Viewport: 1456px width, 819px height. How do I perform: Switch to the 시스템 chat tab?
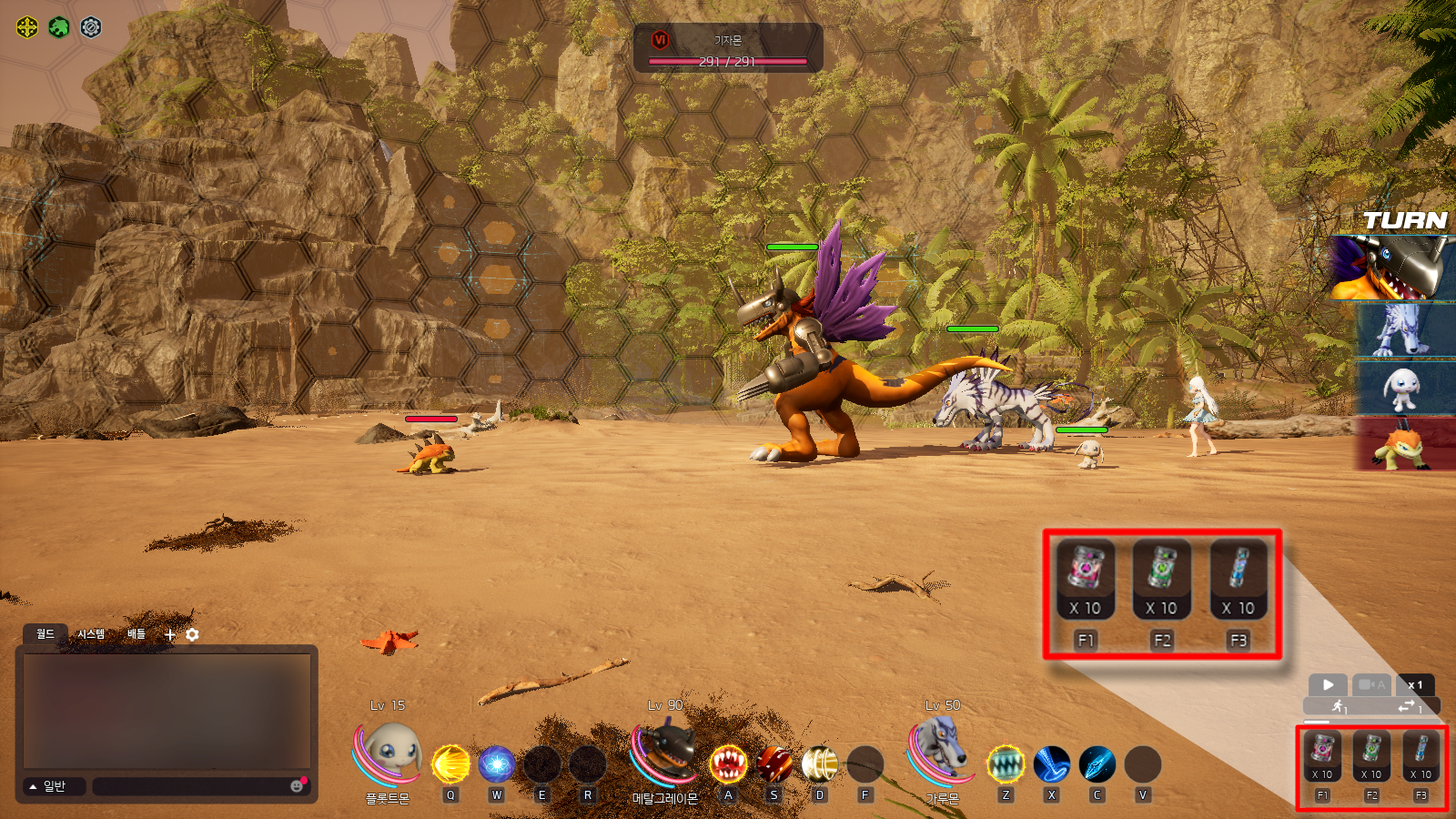91,634
